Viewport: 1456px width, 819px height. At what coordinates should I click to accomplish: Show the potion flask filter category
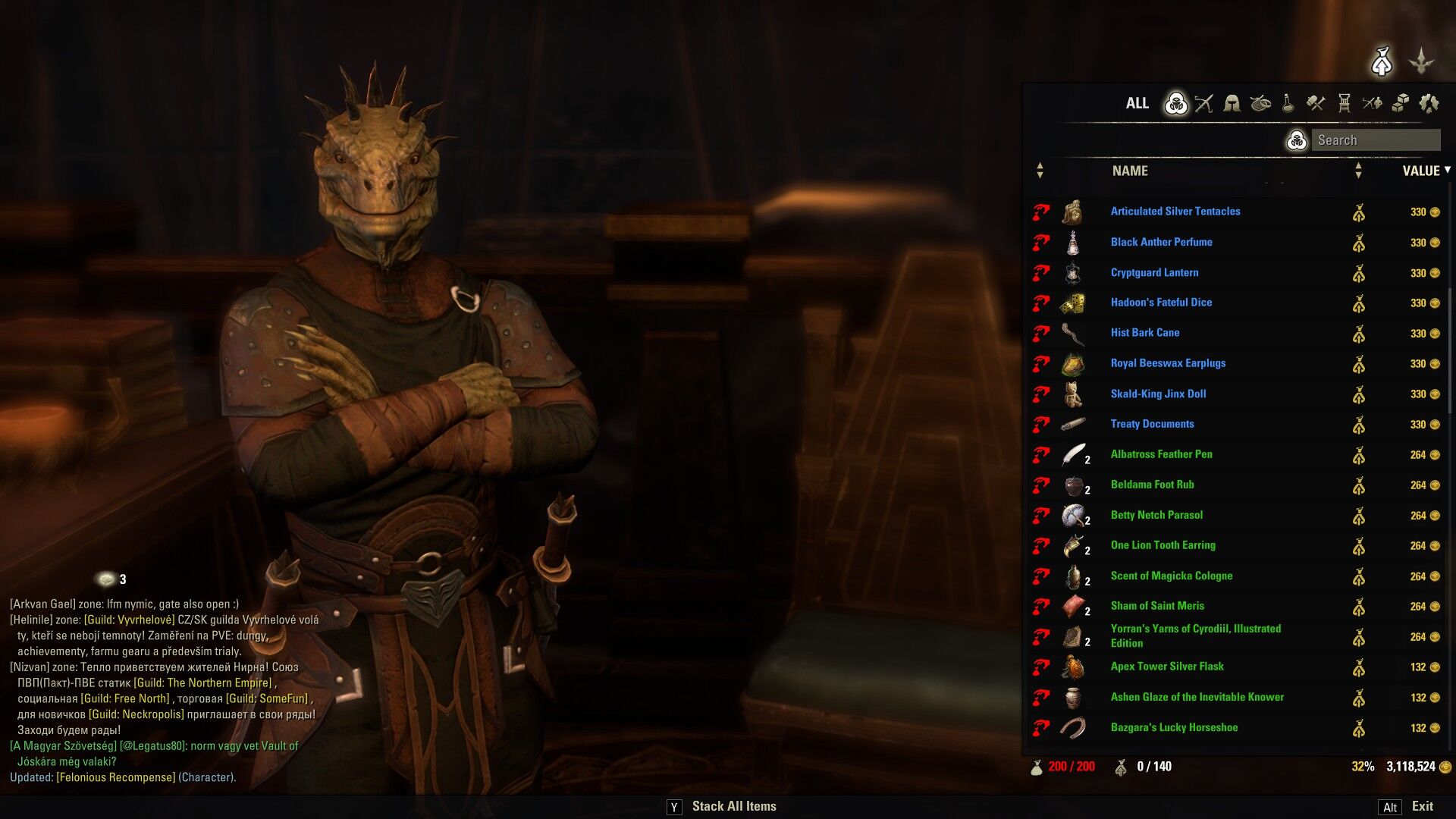1288,103
